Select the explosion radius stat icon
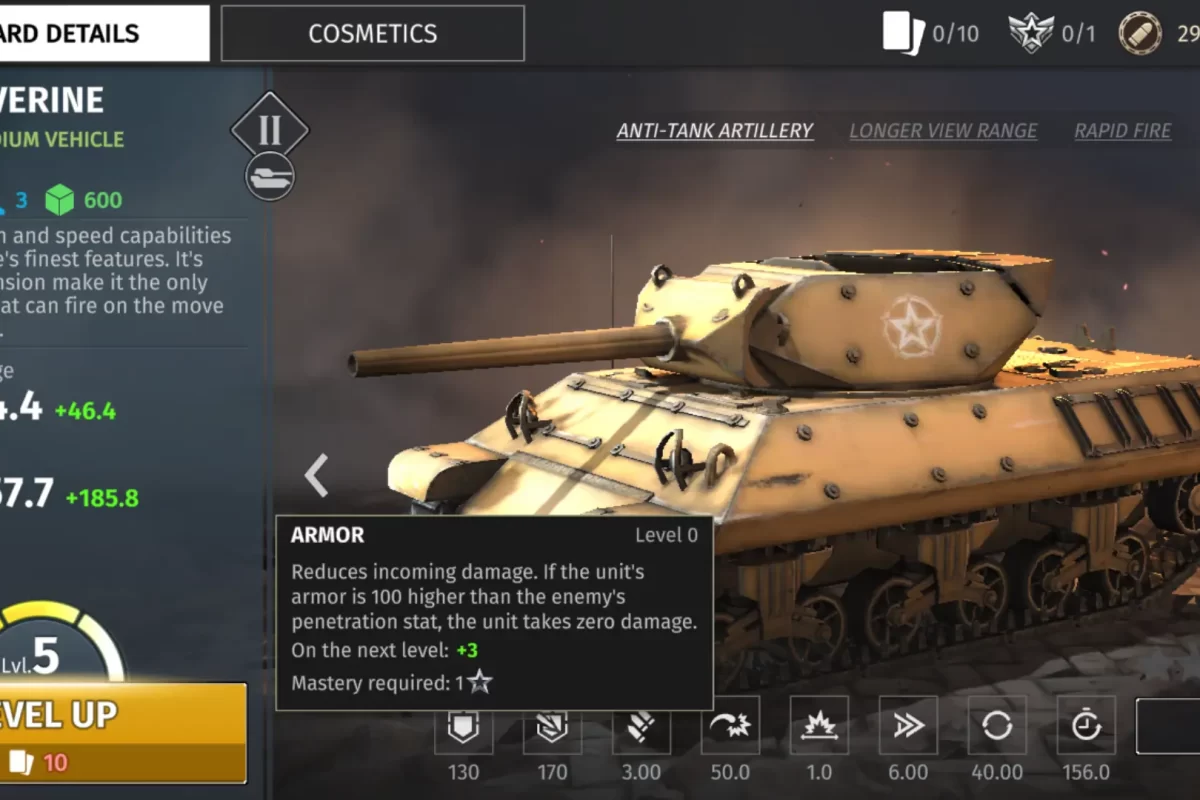This screenshot has height=800, width=1200. 819,726
